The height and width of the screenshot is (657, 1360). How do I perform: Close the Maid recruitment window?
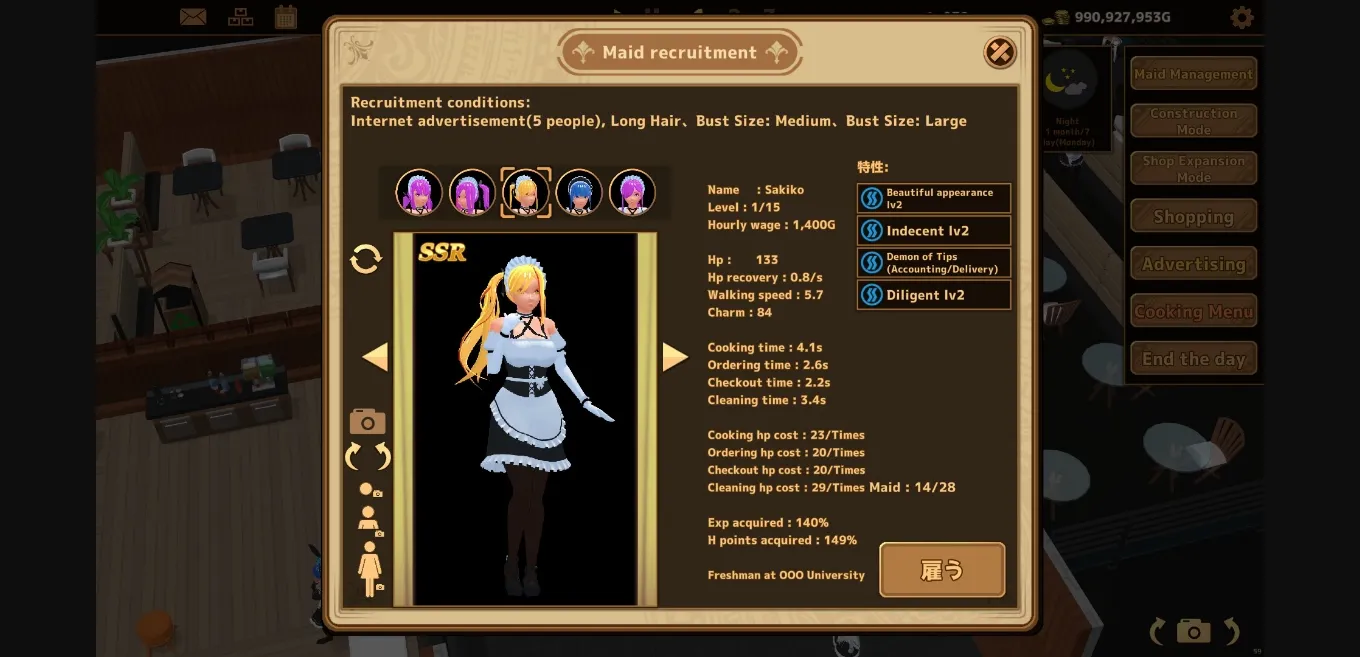(999, 52)
